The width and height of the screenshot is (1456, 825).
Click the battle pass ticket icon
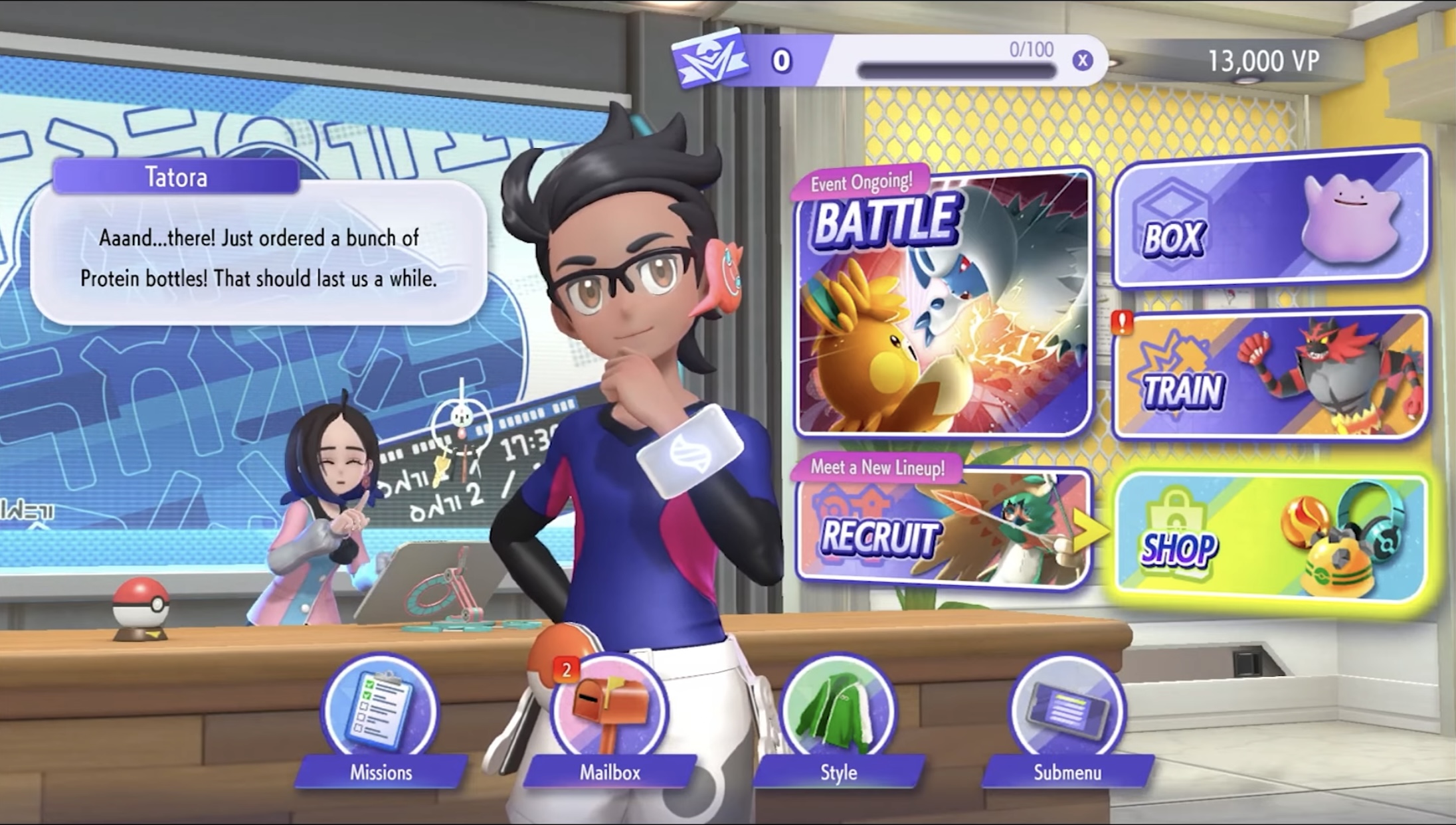[x=709, y=61]
